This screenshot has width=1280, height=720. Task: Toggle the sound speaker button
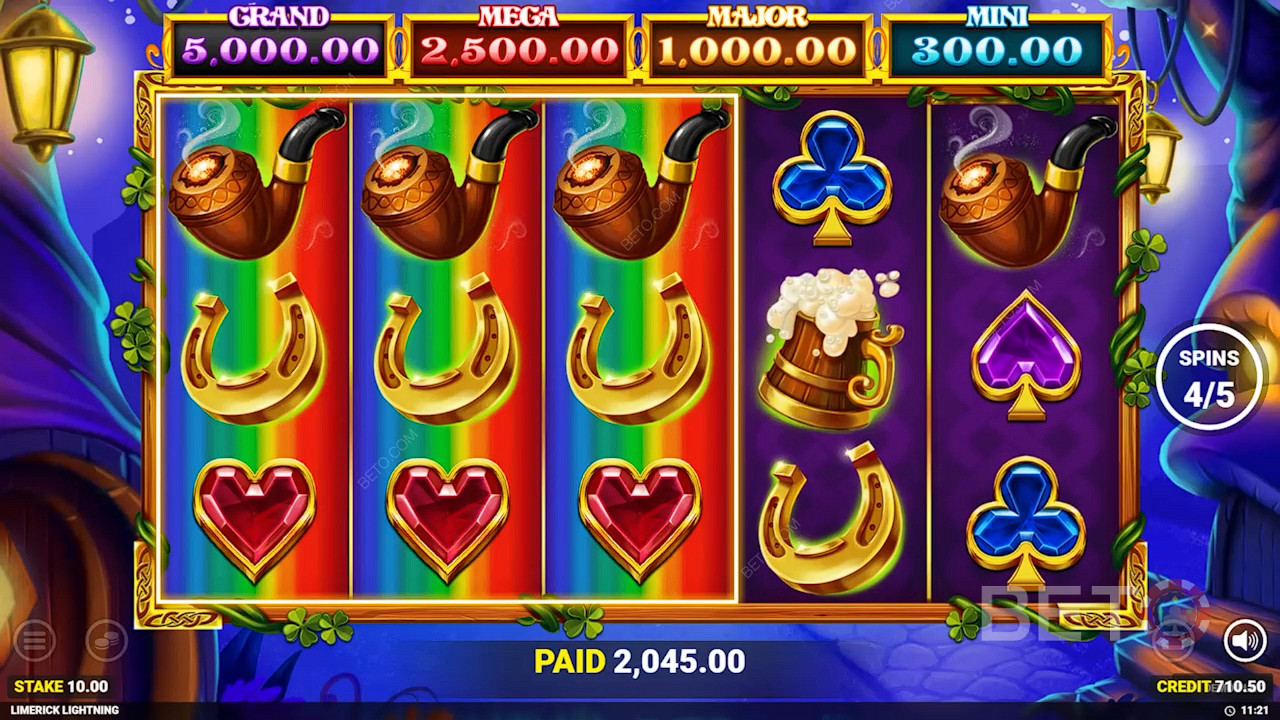1244,641
